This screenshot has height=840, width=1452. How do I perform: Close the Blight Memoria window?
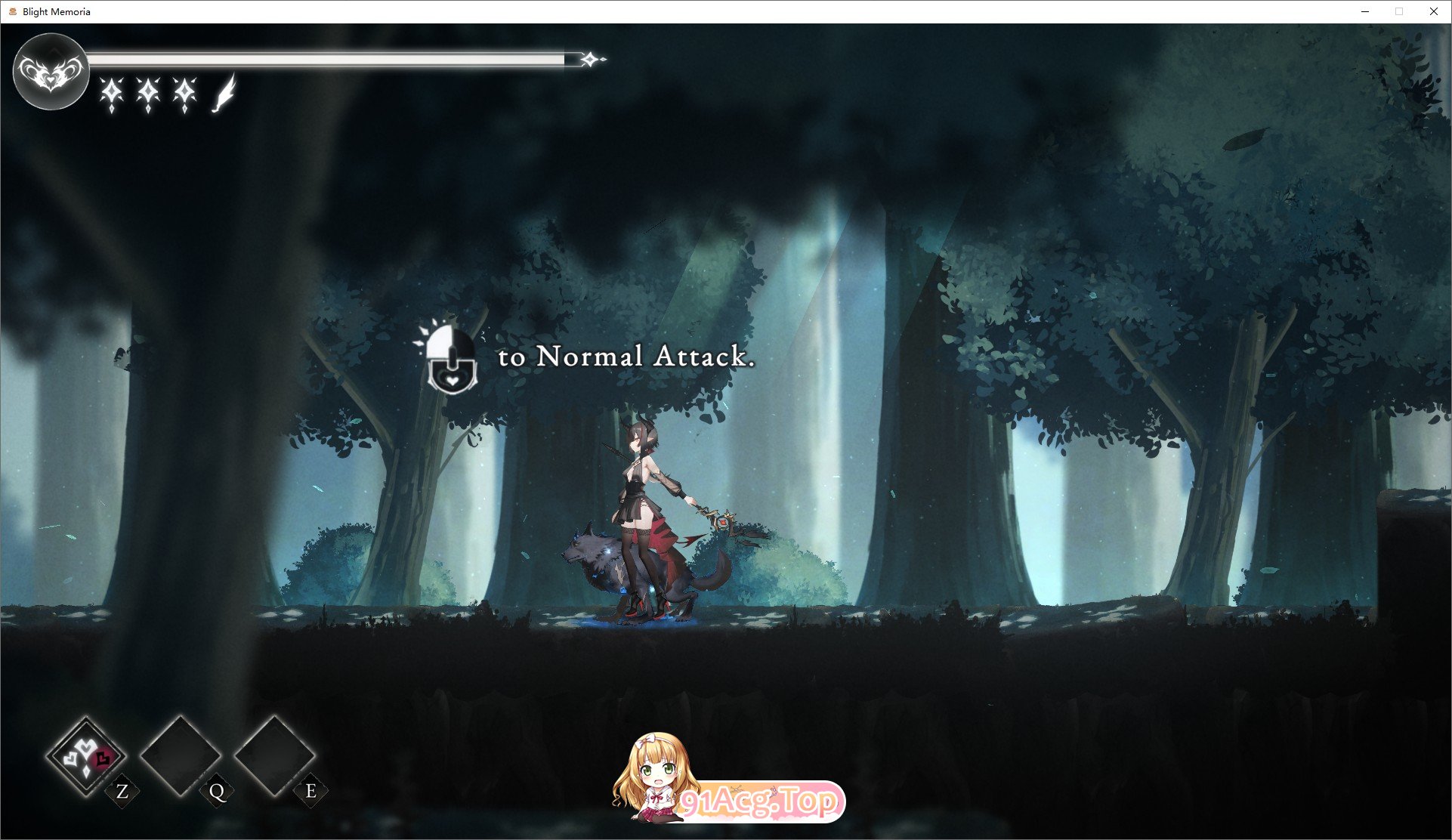1433,11
